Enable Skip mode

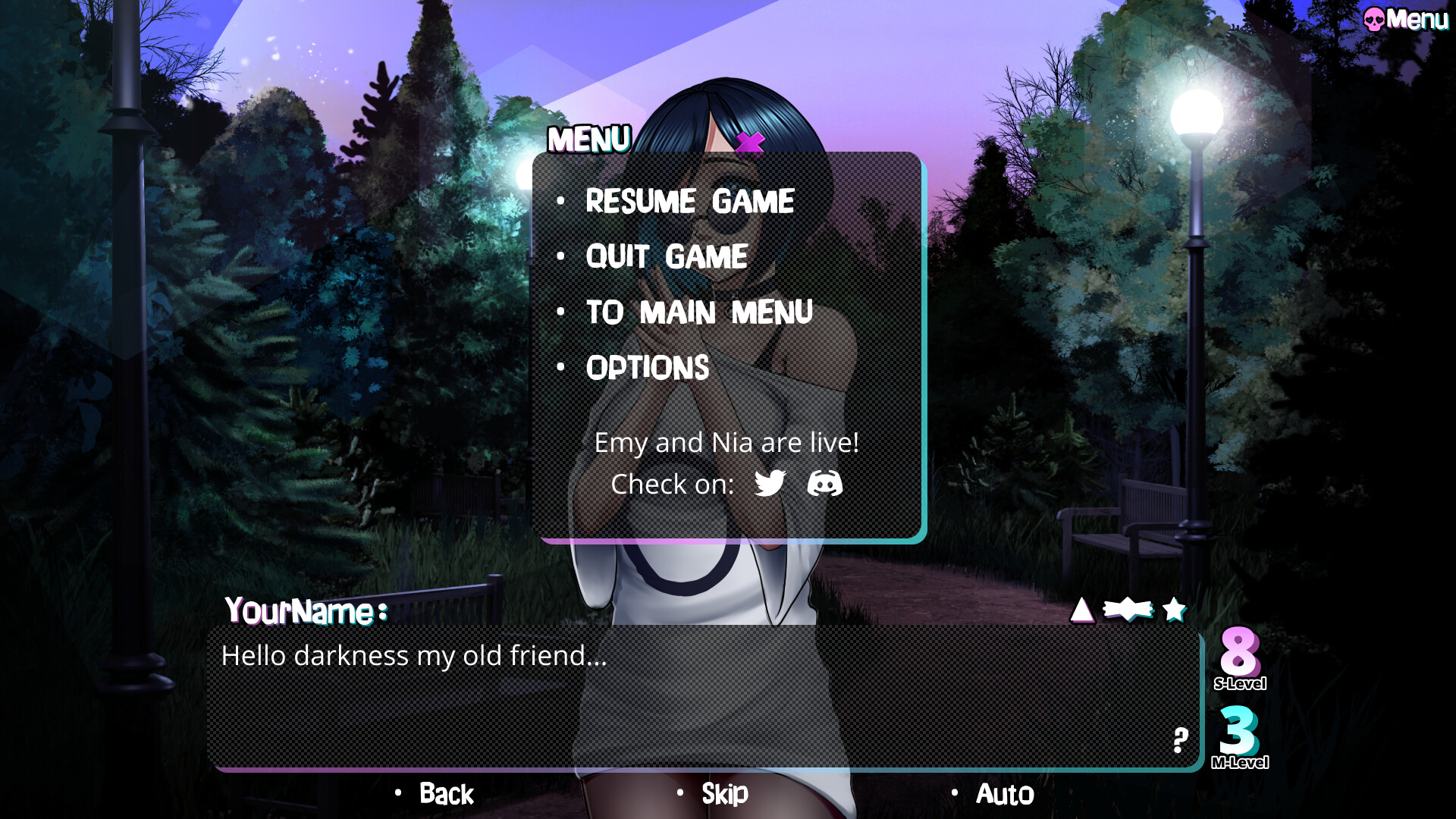click(x=723, y=794)
